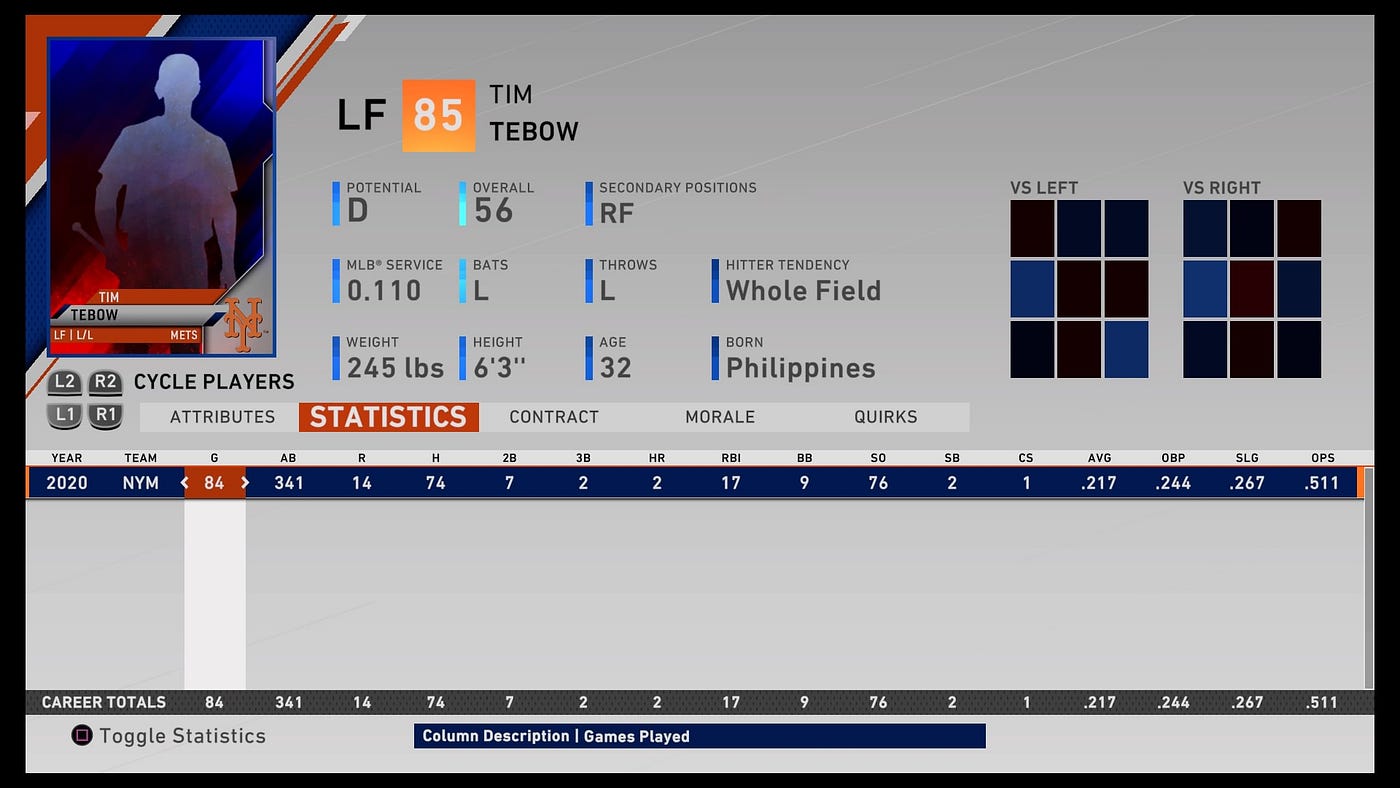Image resolution: width=1400 pixels, height=788 pixels.
Task: Click the stats table vertical scrollbar
Action: tap(1369, 590)
